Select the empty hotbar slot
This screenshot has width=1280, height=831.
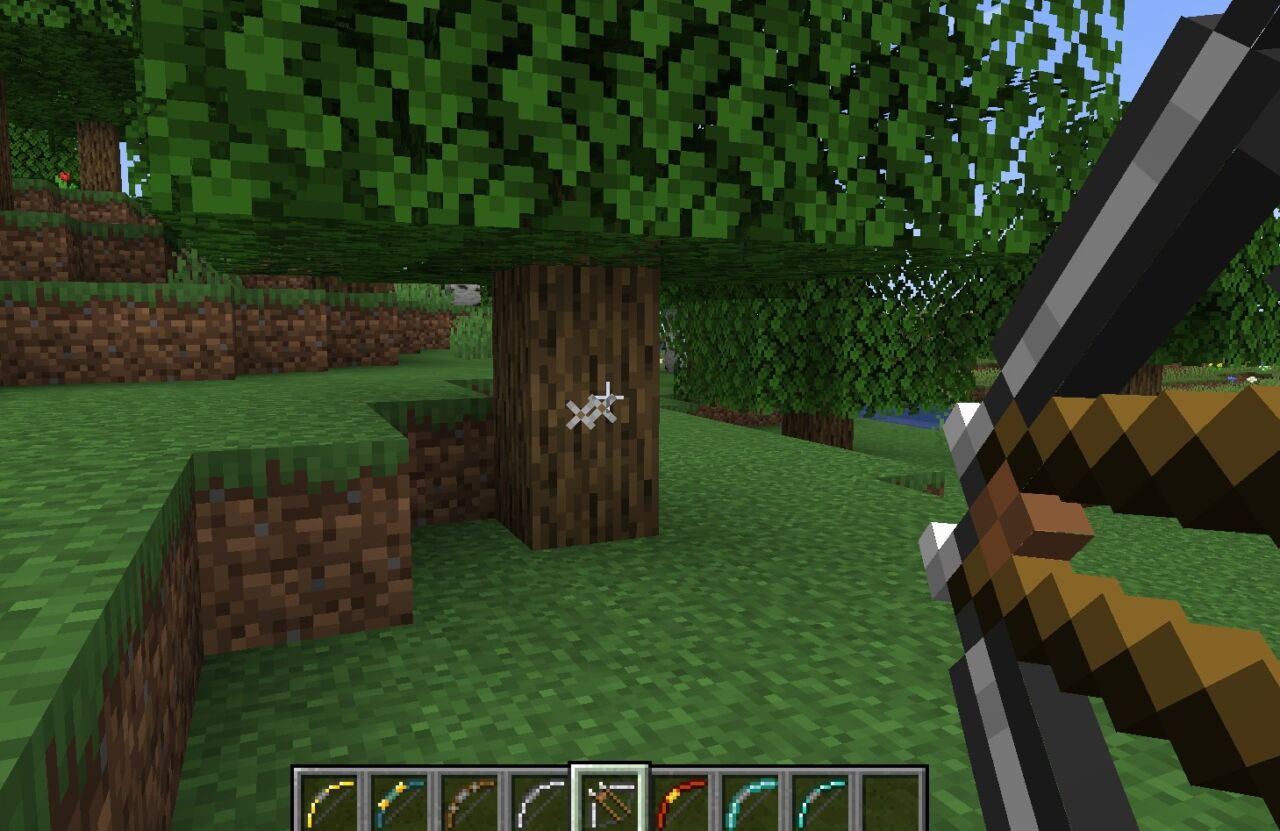pyautogui.click(x=891, y=801)
